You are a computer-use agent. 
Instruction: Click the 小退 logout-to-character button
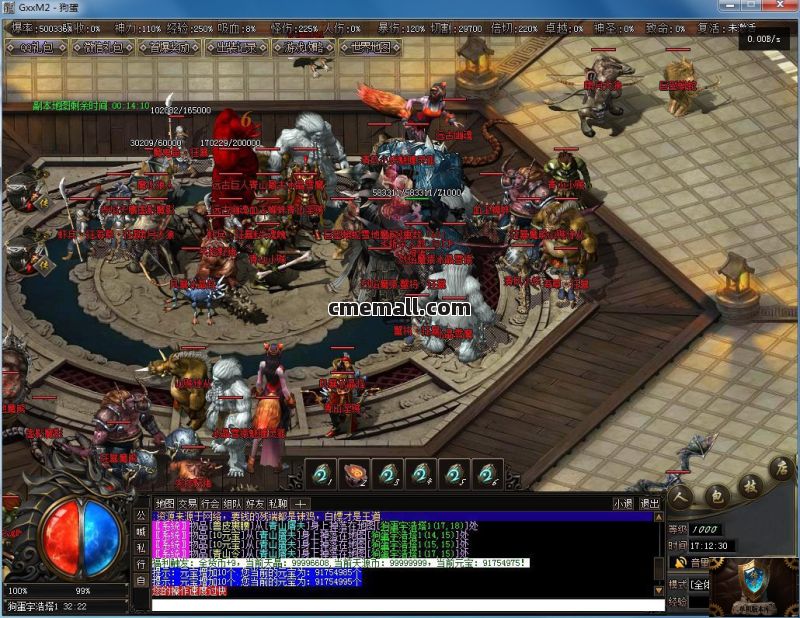(623, 503)
